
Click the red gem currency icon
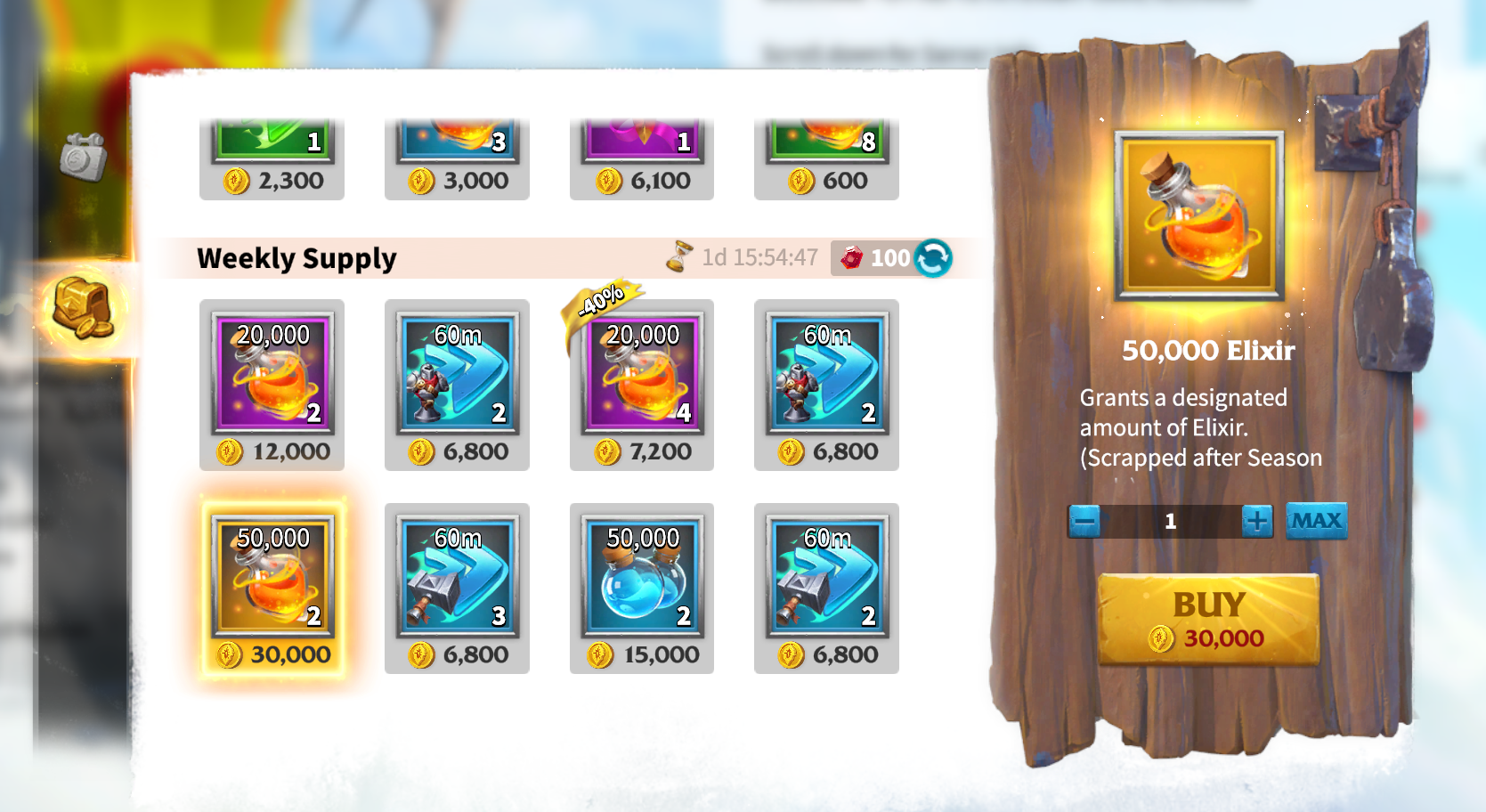852,259
